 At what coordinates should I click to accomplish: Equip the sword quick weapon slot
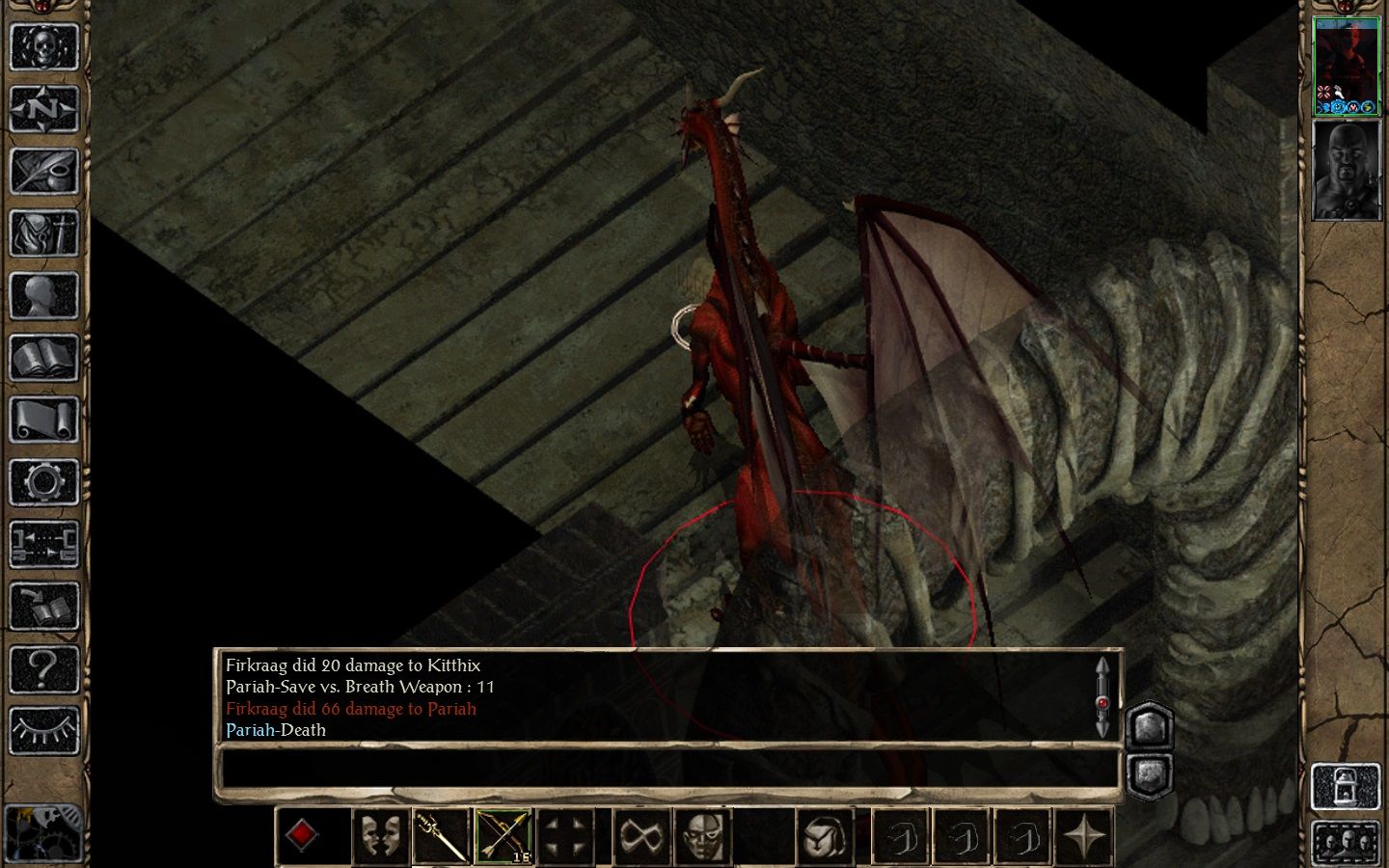442,835
